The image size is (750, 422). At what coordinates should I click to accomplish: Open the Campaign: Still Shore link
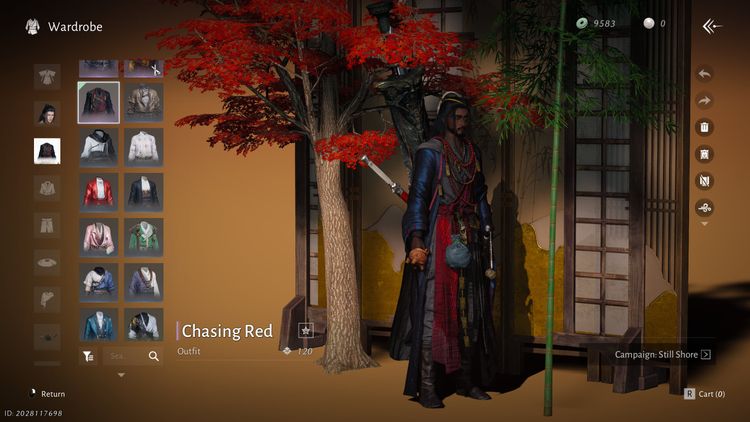pos(663,354)
